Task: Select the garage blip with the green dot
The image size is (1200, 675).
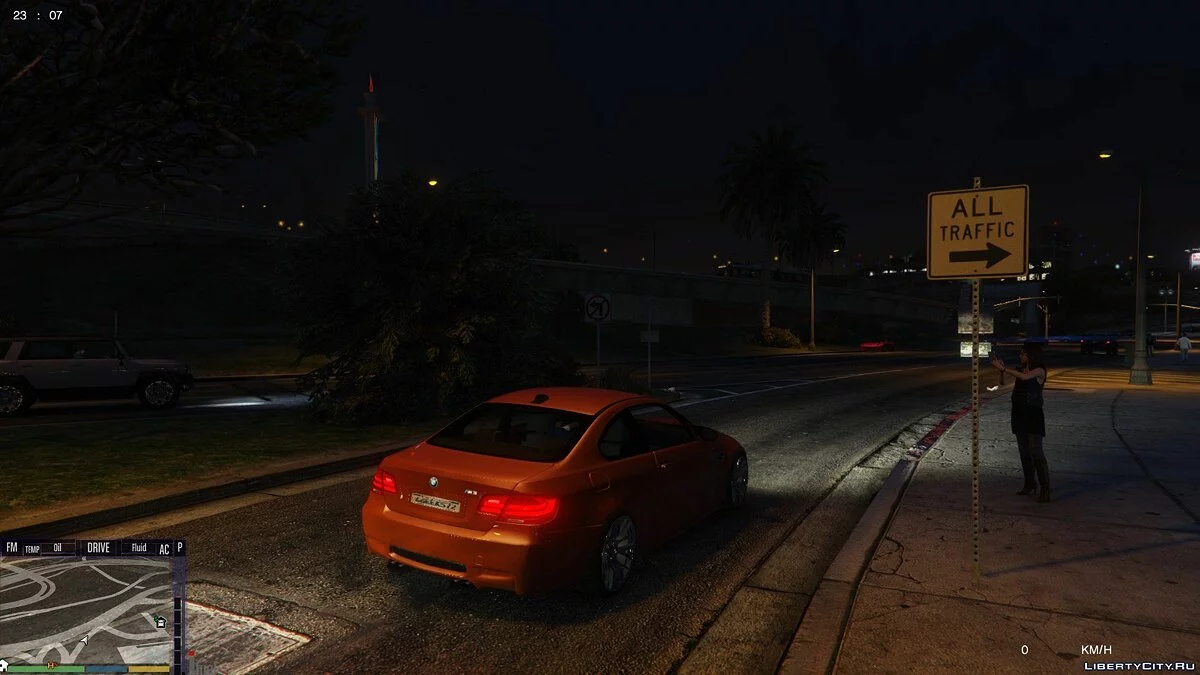Action: click(x=160, y=622)
